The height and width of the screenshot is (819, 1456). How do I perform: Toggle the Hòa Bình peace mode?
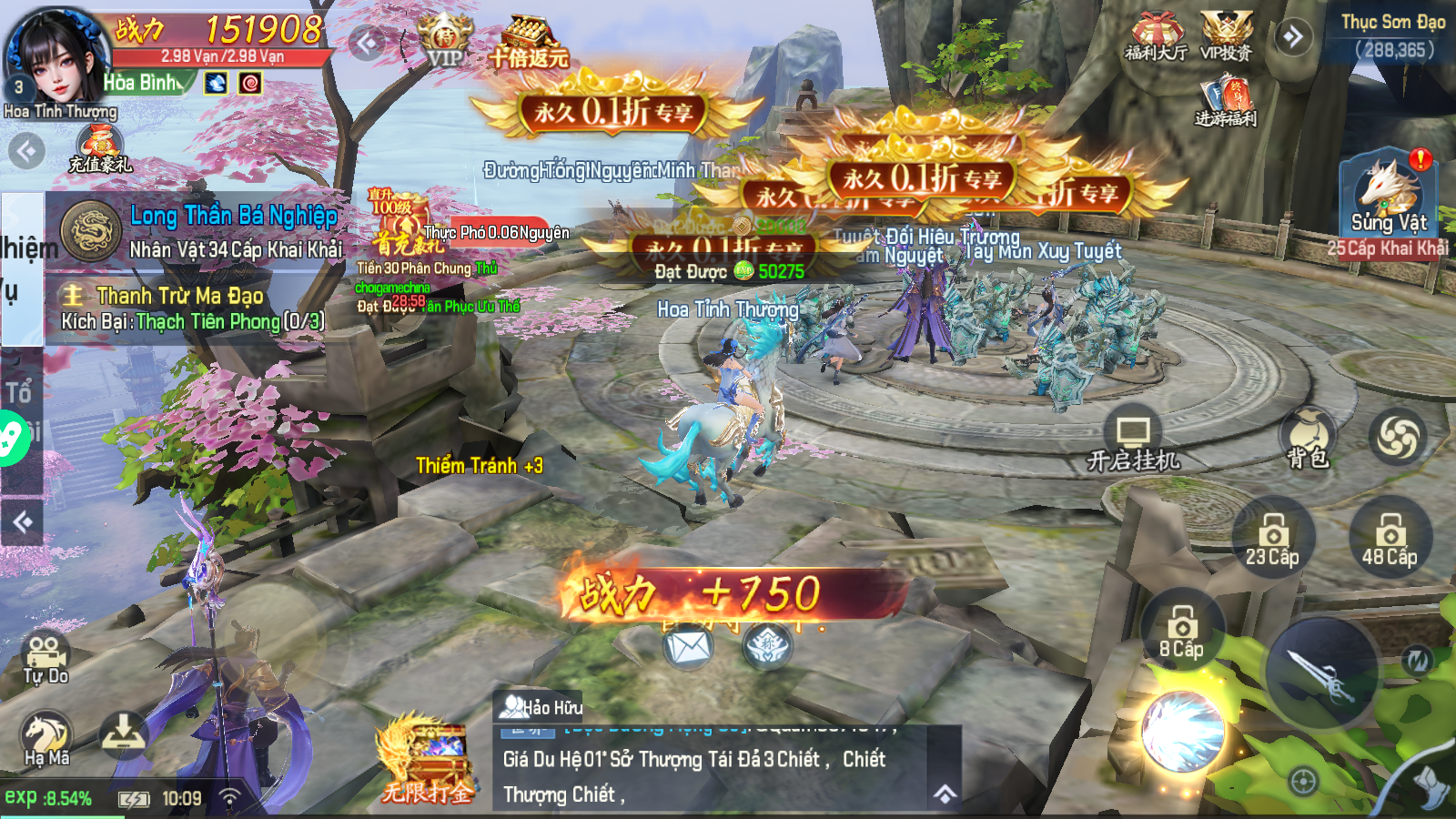click(x=146, y=83)
